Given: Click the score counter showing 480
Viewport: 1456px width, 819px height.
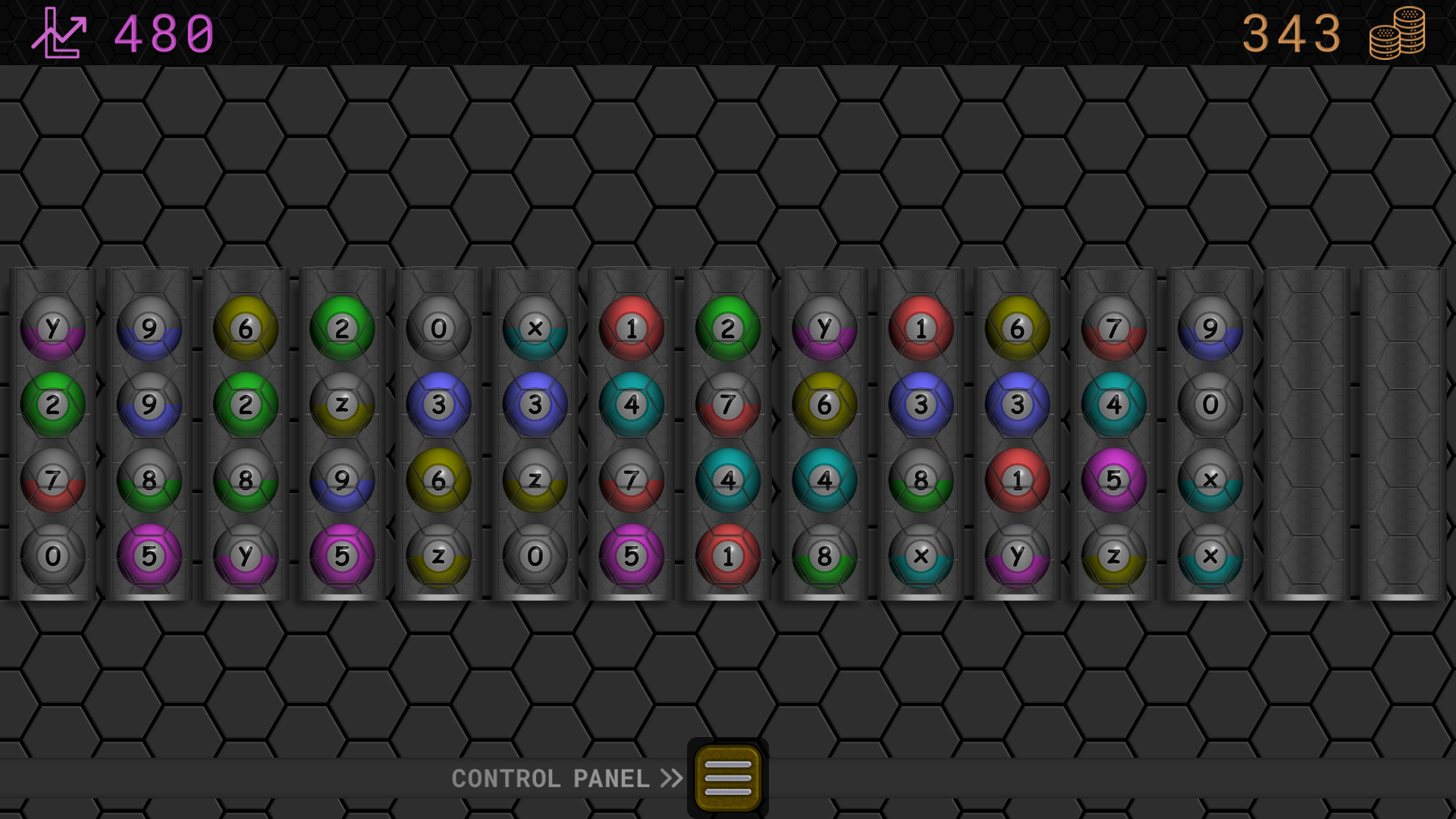Looking at the screenshot, I should pos(161,34).
